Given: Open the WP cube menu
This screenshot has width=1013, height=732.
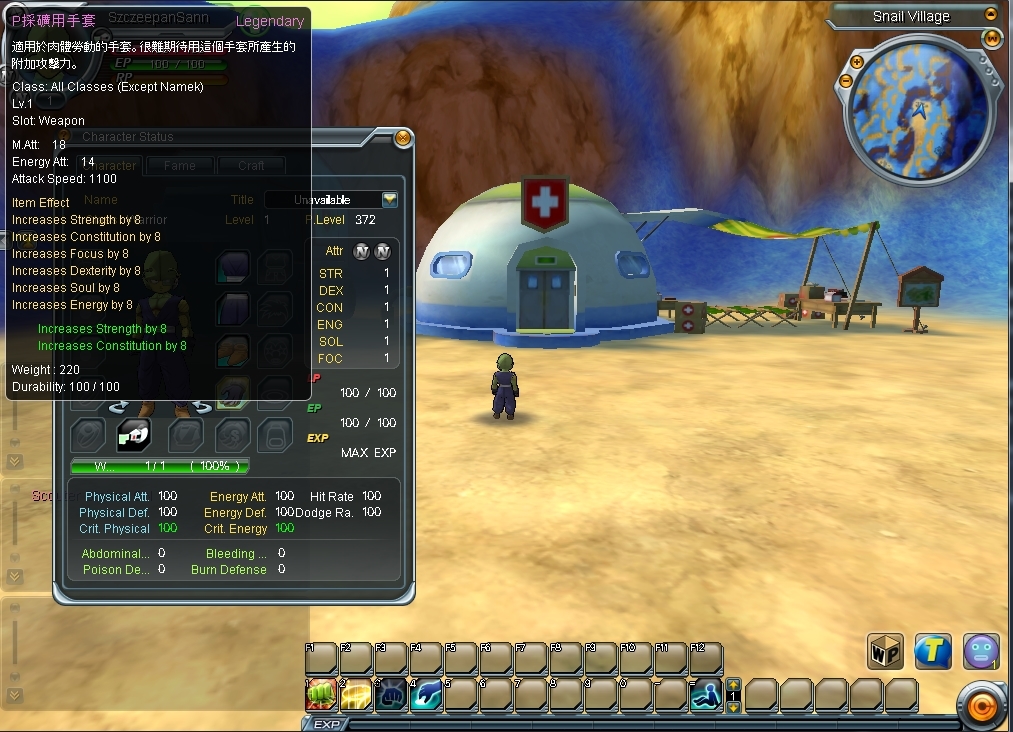Looking at the screenshot, I should pyautogui.click(x=885, y=652).
